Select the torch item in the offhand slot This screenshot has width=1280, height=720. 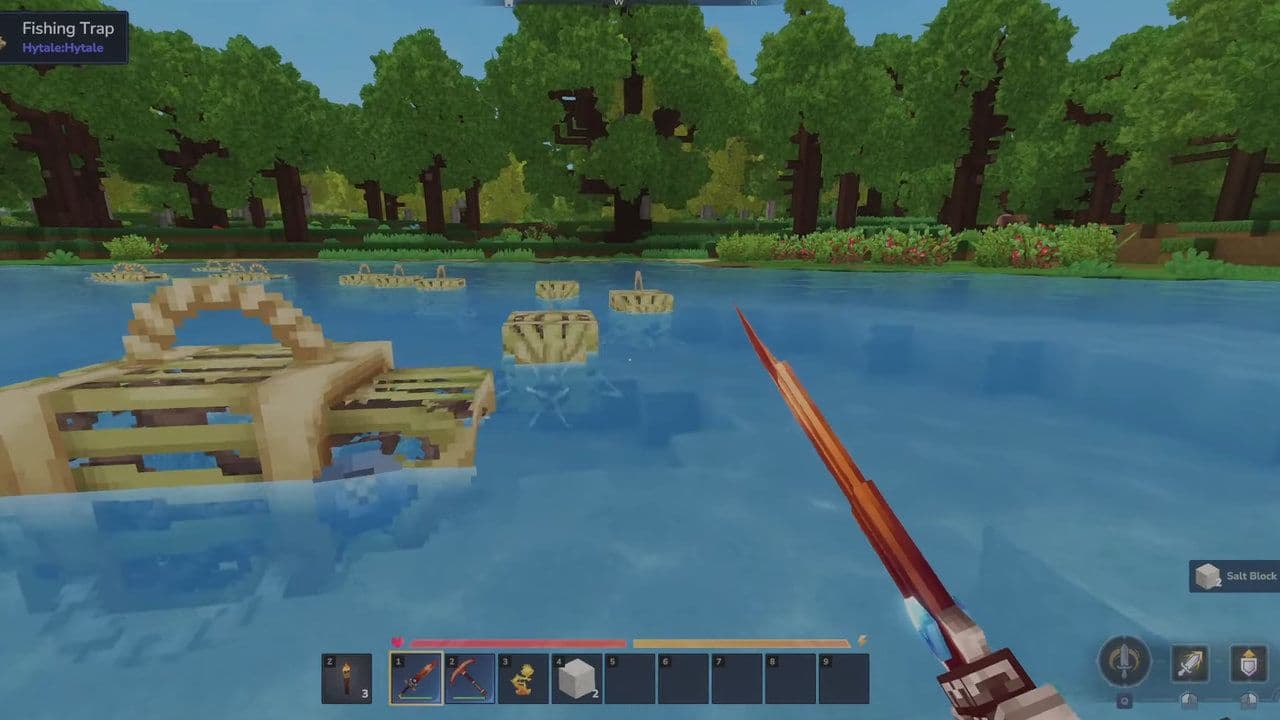(347, 676)
